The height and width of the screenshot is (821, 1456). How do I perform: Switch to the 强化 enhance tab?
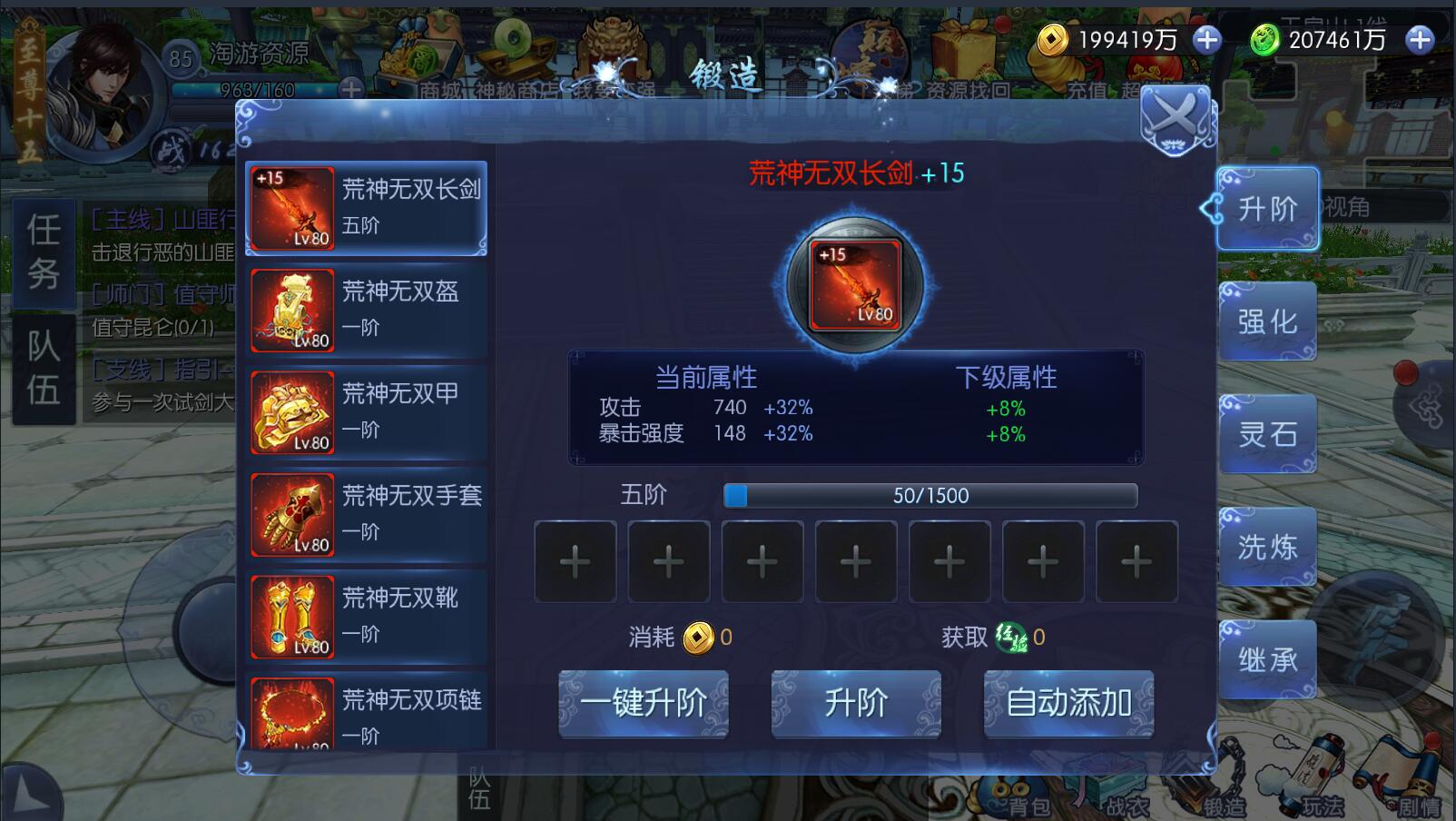click(1269, 321)
